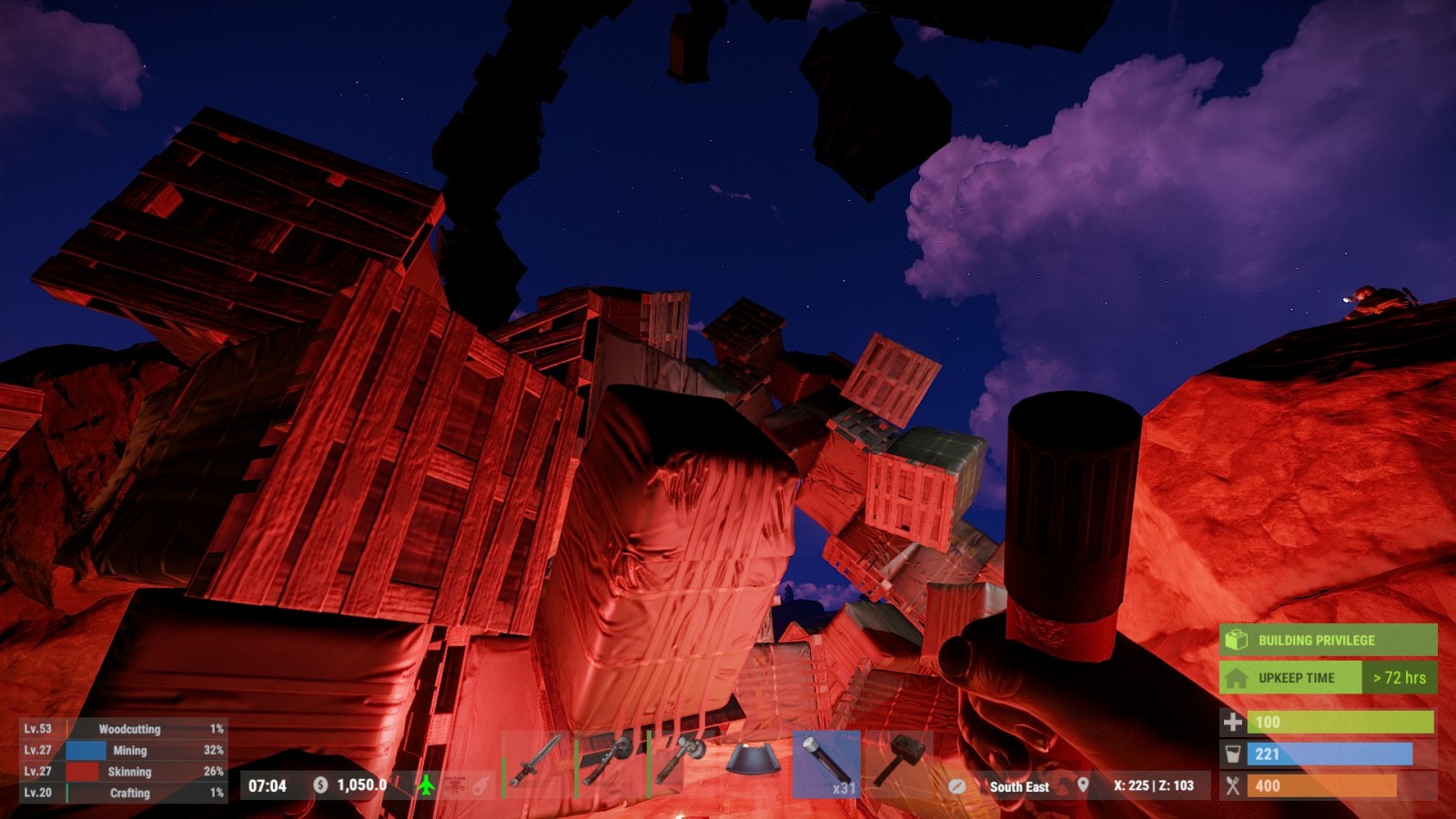The width and height of the screenshot is (1456, 819).
Task: Click the helicopter event icon
Action: pos(454,784)
